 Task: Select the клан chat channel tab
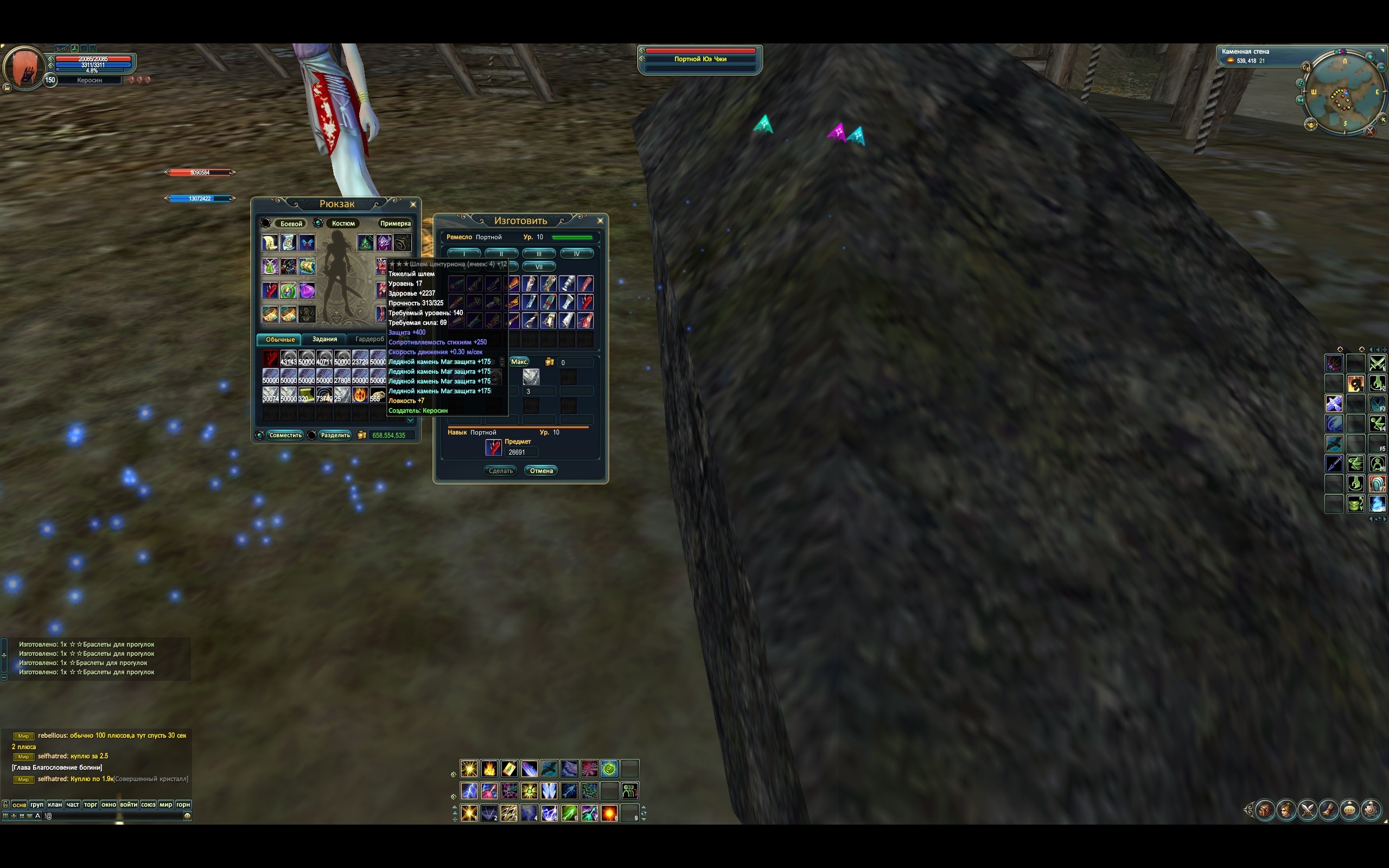coord(55,805)
